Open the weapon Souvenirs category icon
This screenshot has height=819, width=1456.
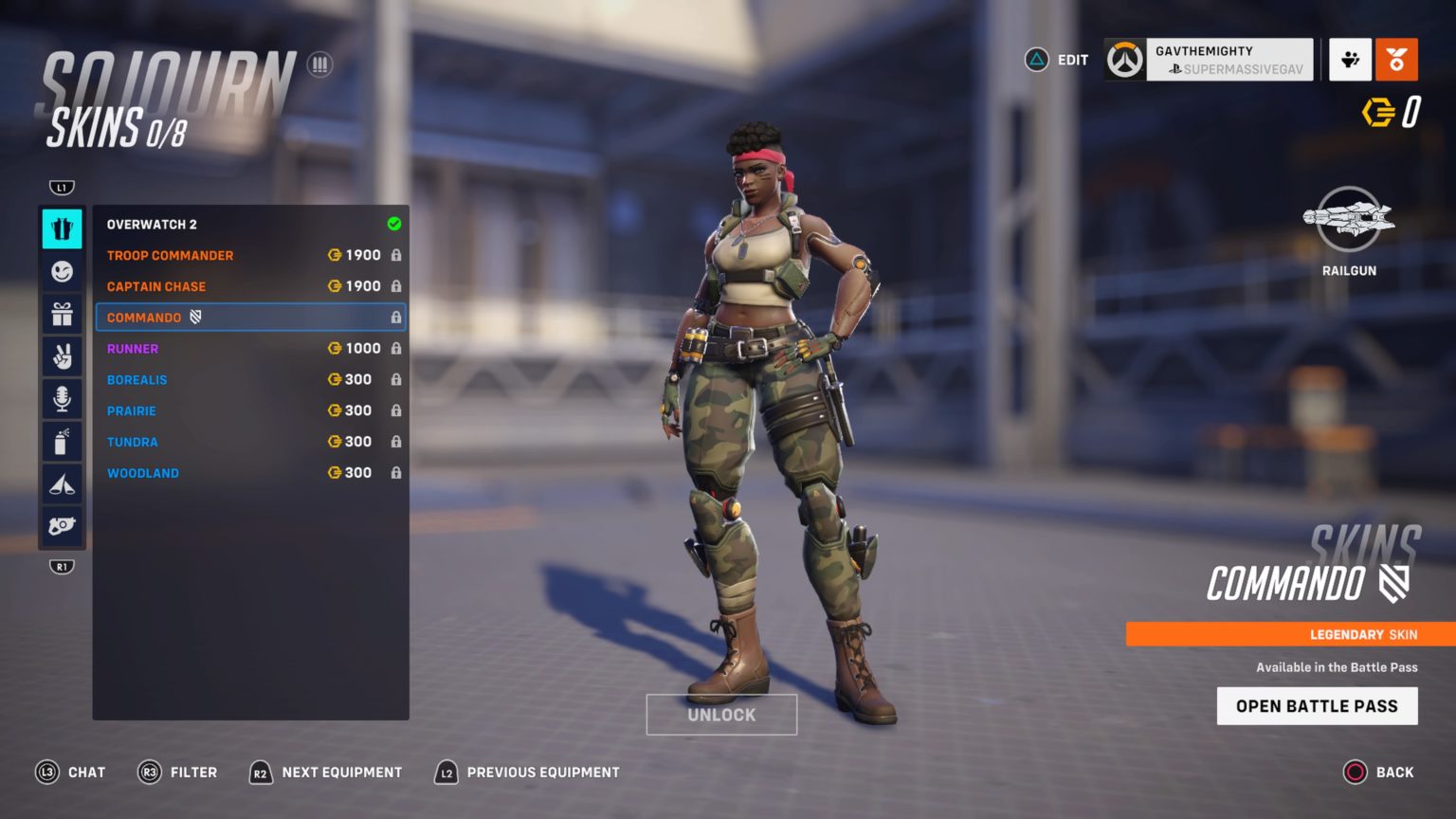coord(62,527)
